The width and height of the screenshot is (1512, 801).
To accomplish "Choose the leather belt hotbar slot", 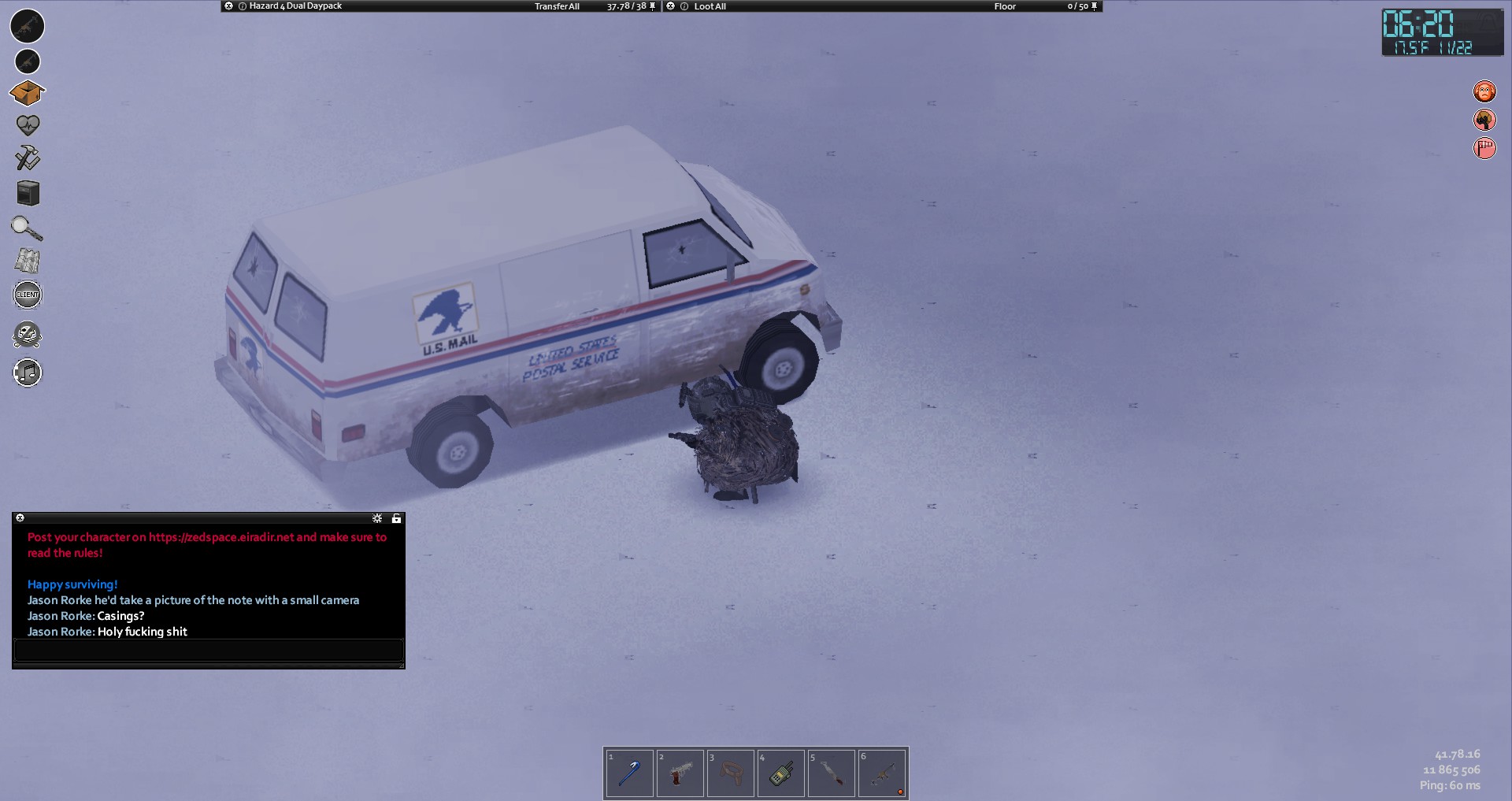I will [730, 773].
